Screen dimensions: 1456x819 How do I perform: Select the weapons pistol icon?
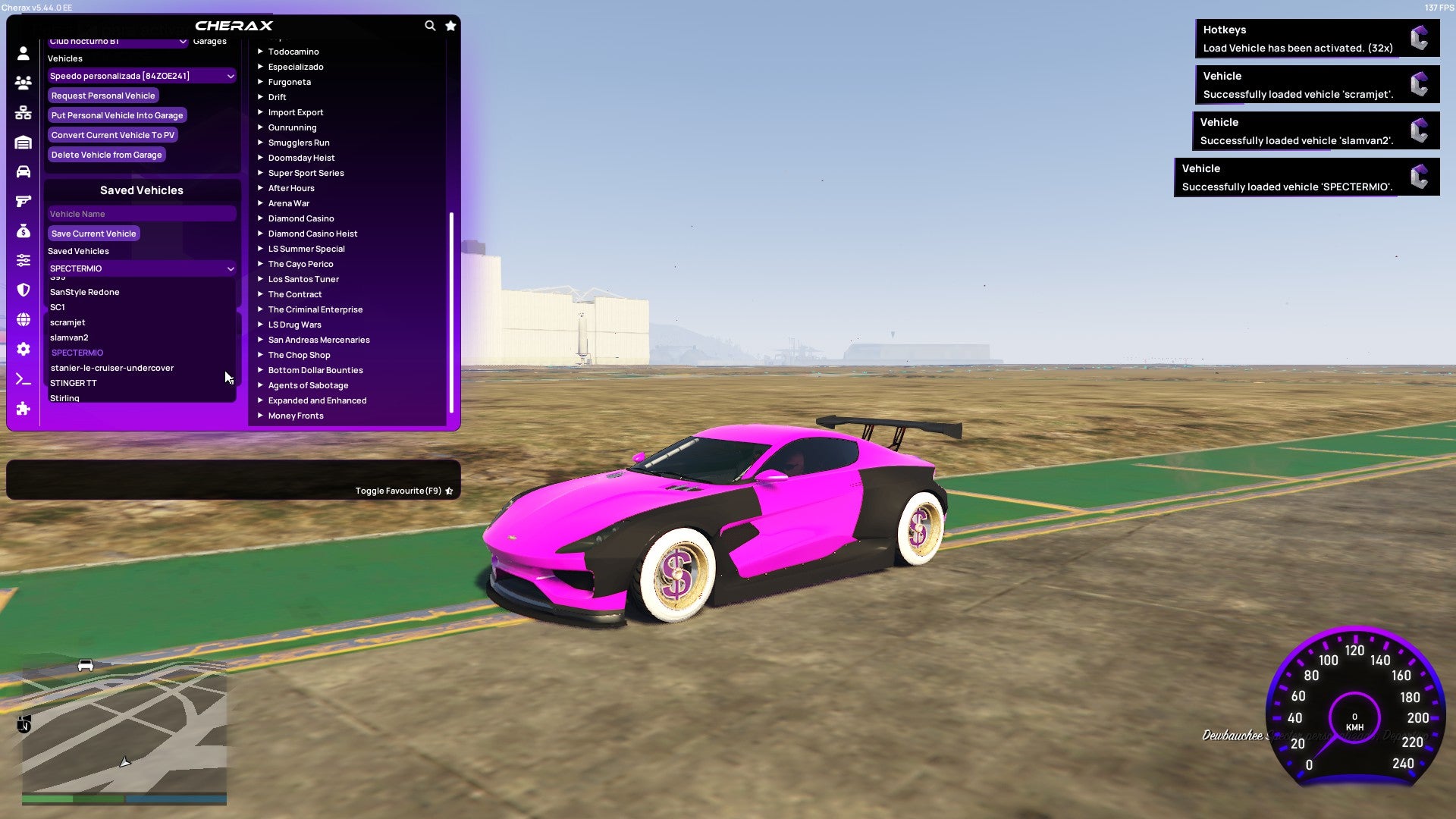coord(22,201)
